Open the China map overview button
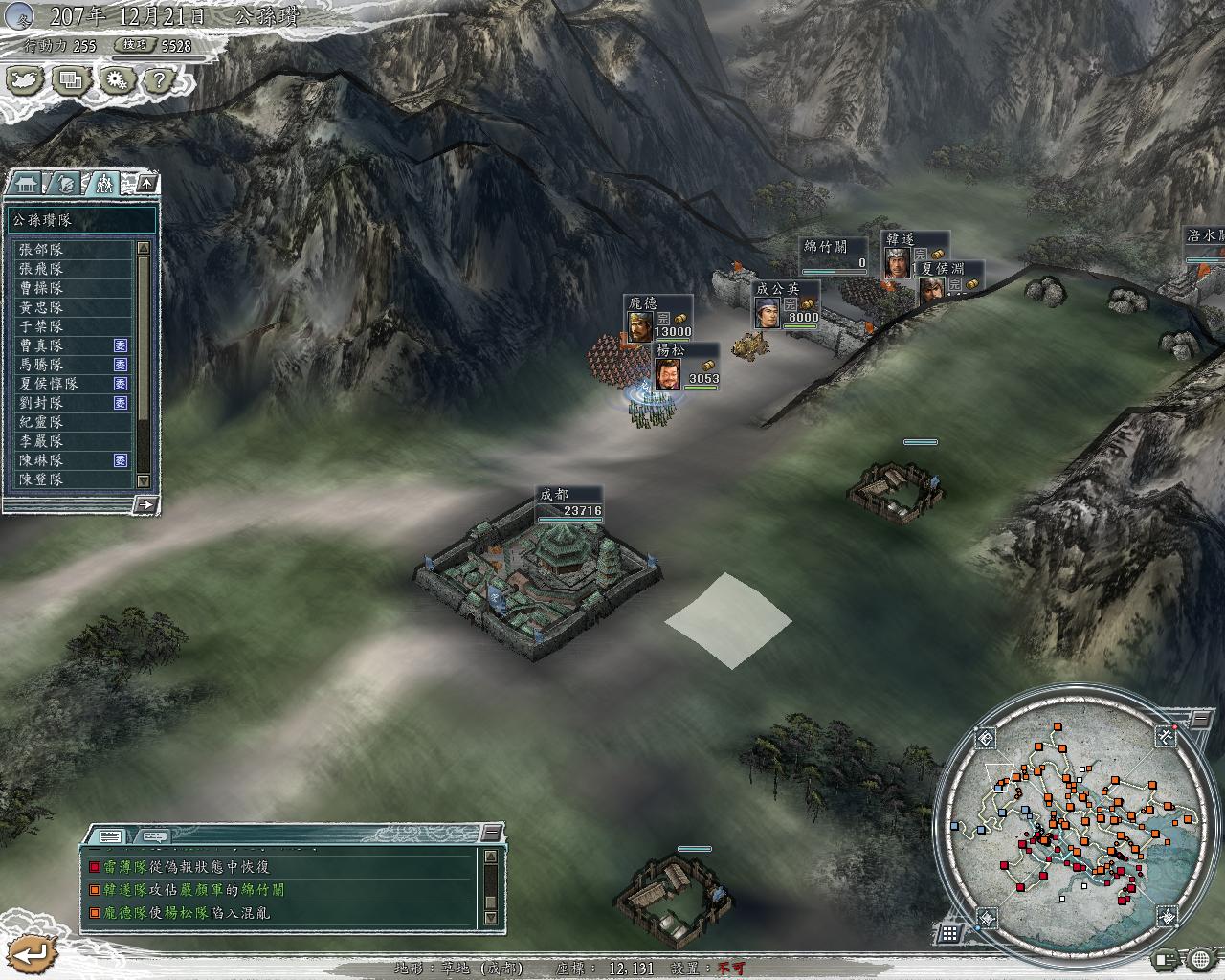Screen dimensions: 1225x980 (26, 80)
